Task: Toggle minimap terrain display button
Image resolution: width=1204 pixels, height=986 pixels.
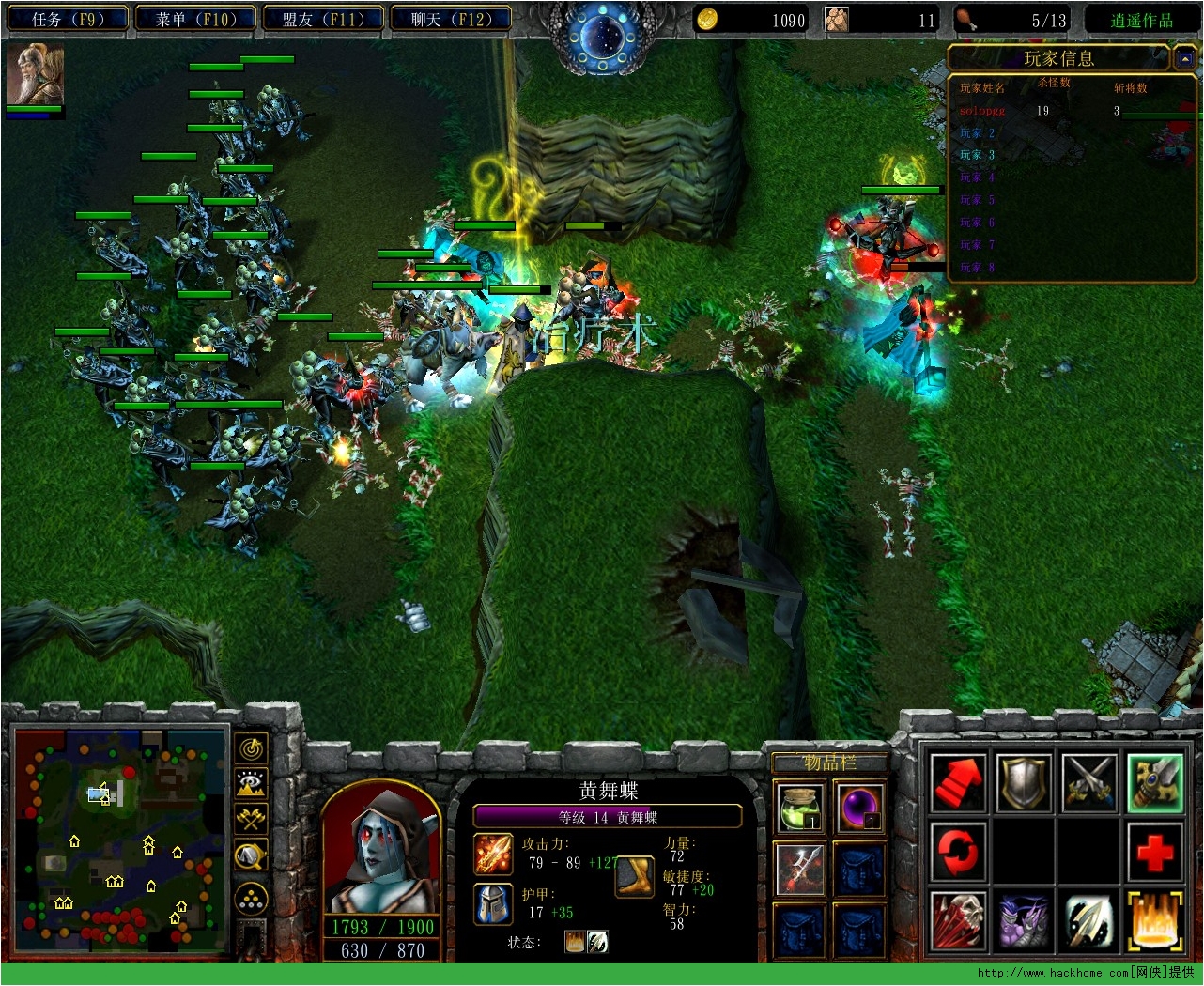Action: pos(252,782)
